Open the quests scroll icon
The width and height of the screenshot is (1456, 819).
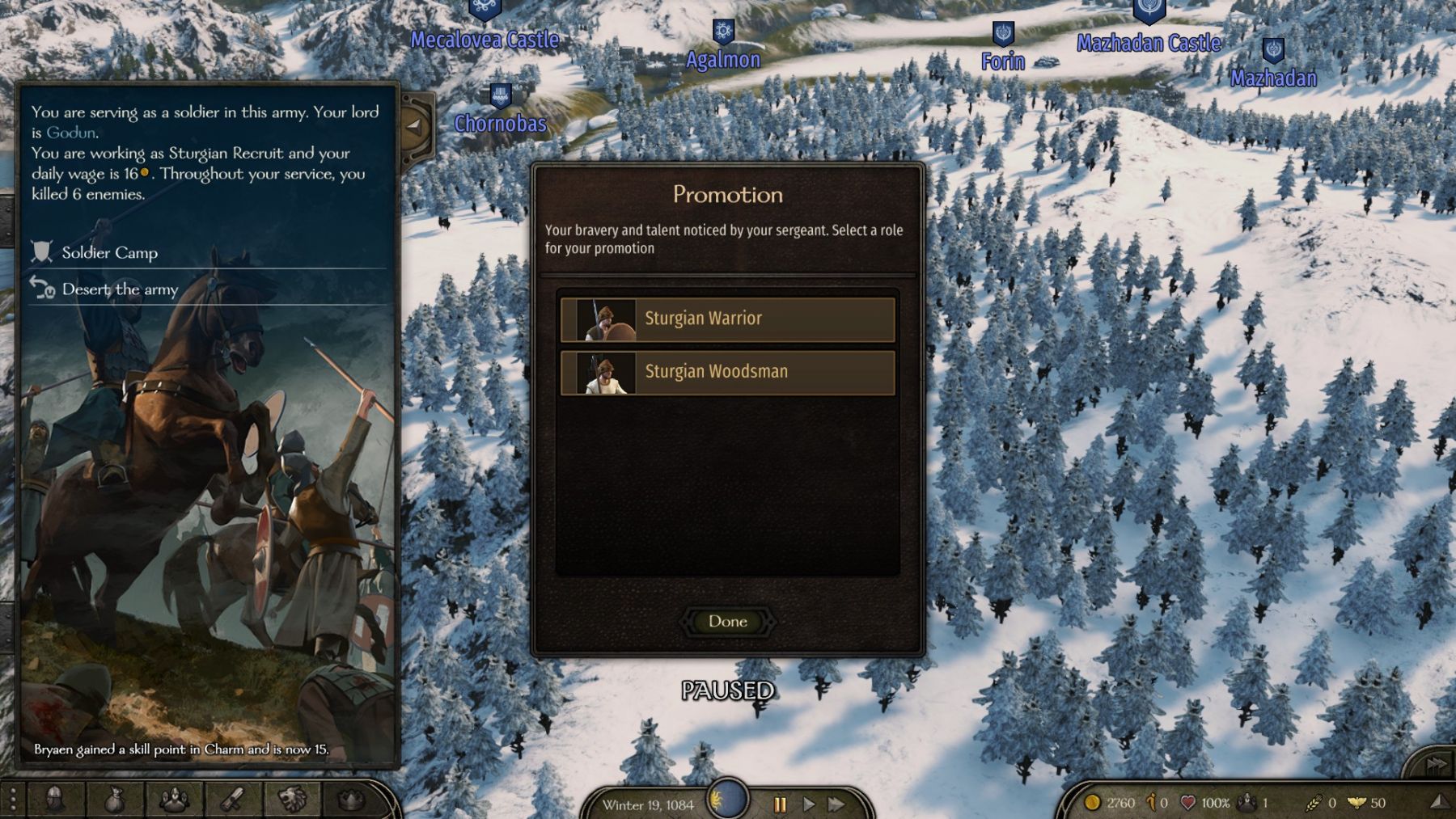[234, 800]
